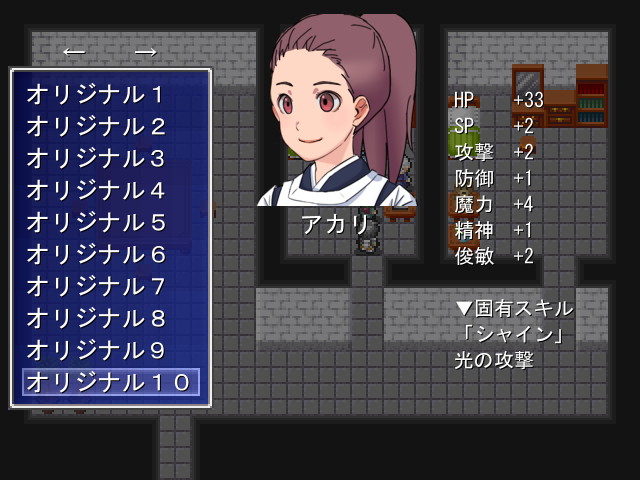Choose the オリジナル９ entry

109,350
